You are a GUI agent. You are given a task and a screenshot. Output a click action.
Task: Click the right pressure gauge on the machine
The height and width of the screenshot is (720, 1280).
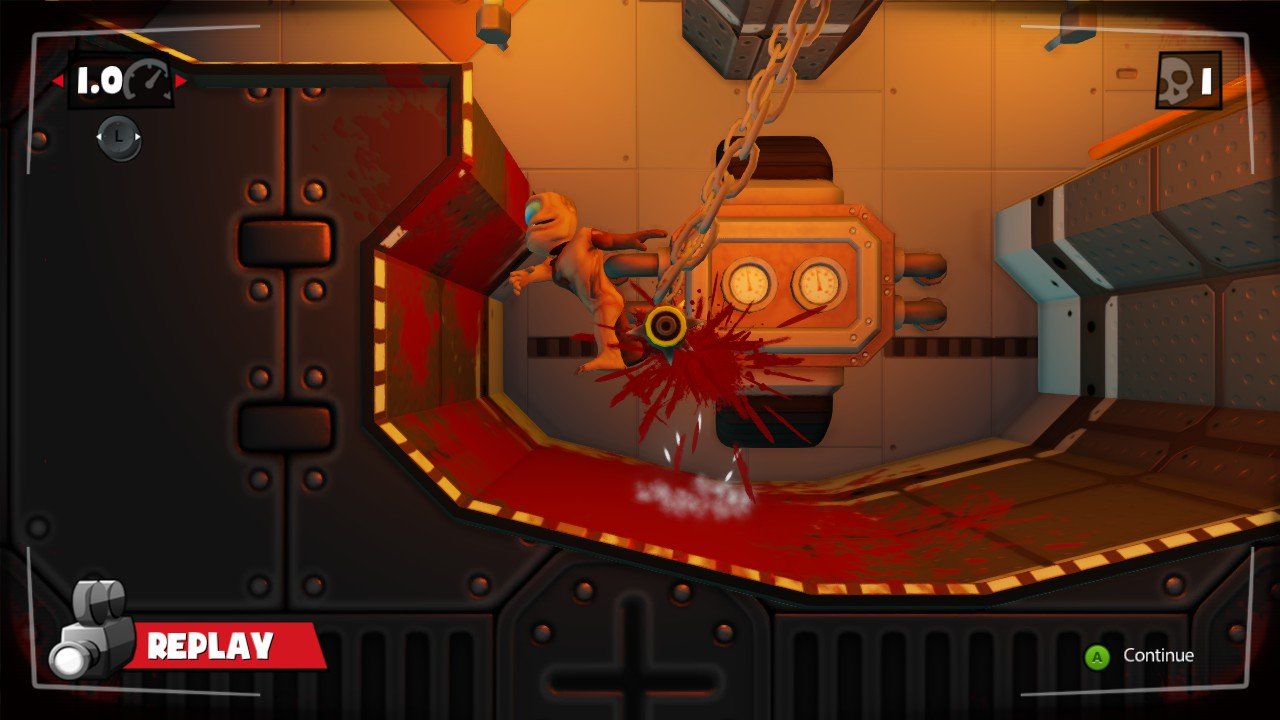click(819, 282)
